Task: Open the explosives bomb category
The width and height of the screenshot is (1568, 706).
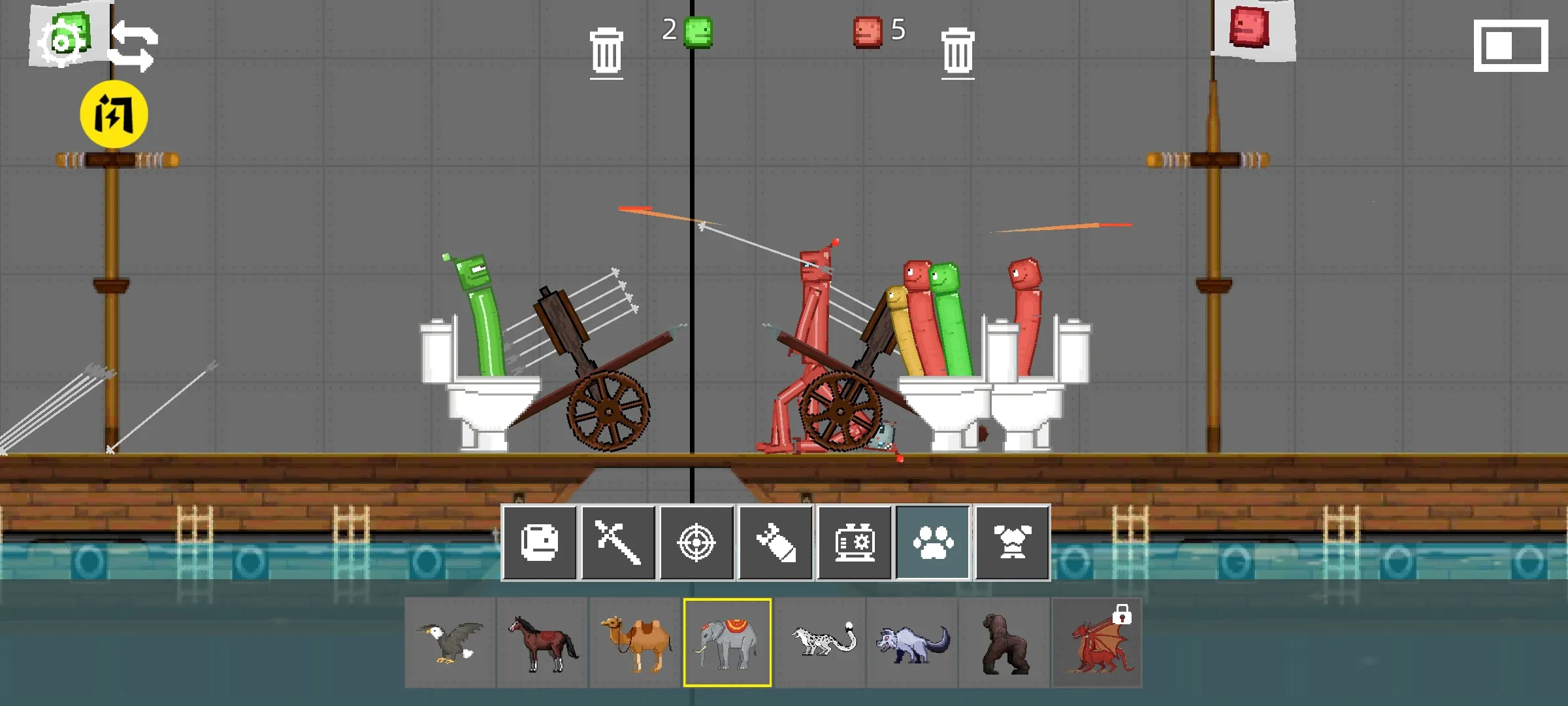Action: click(x=776, y=542)
